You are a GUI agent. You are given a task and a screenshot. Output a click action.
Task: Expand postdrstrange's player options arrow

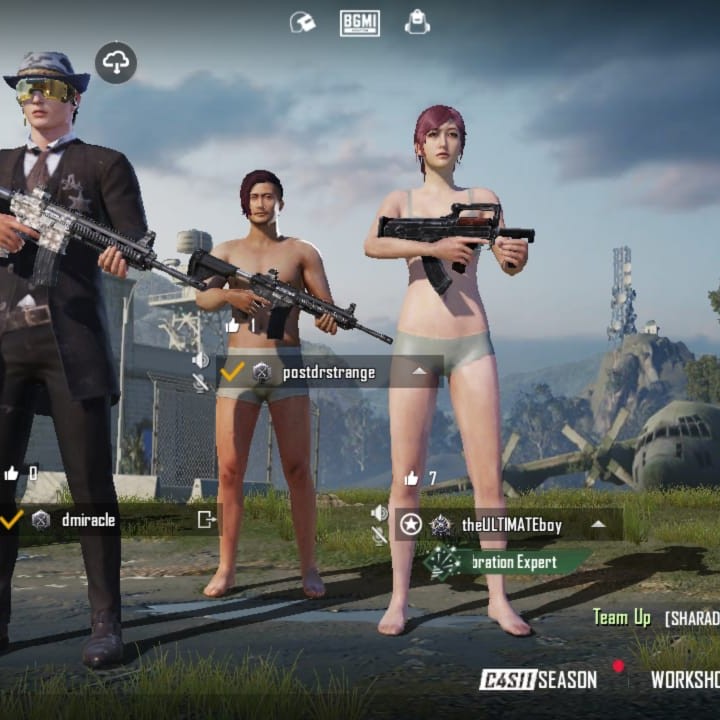(x=420, y=371)
